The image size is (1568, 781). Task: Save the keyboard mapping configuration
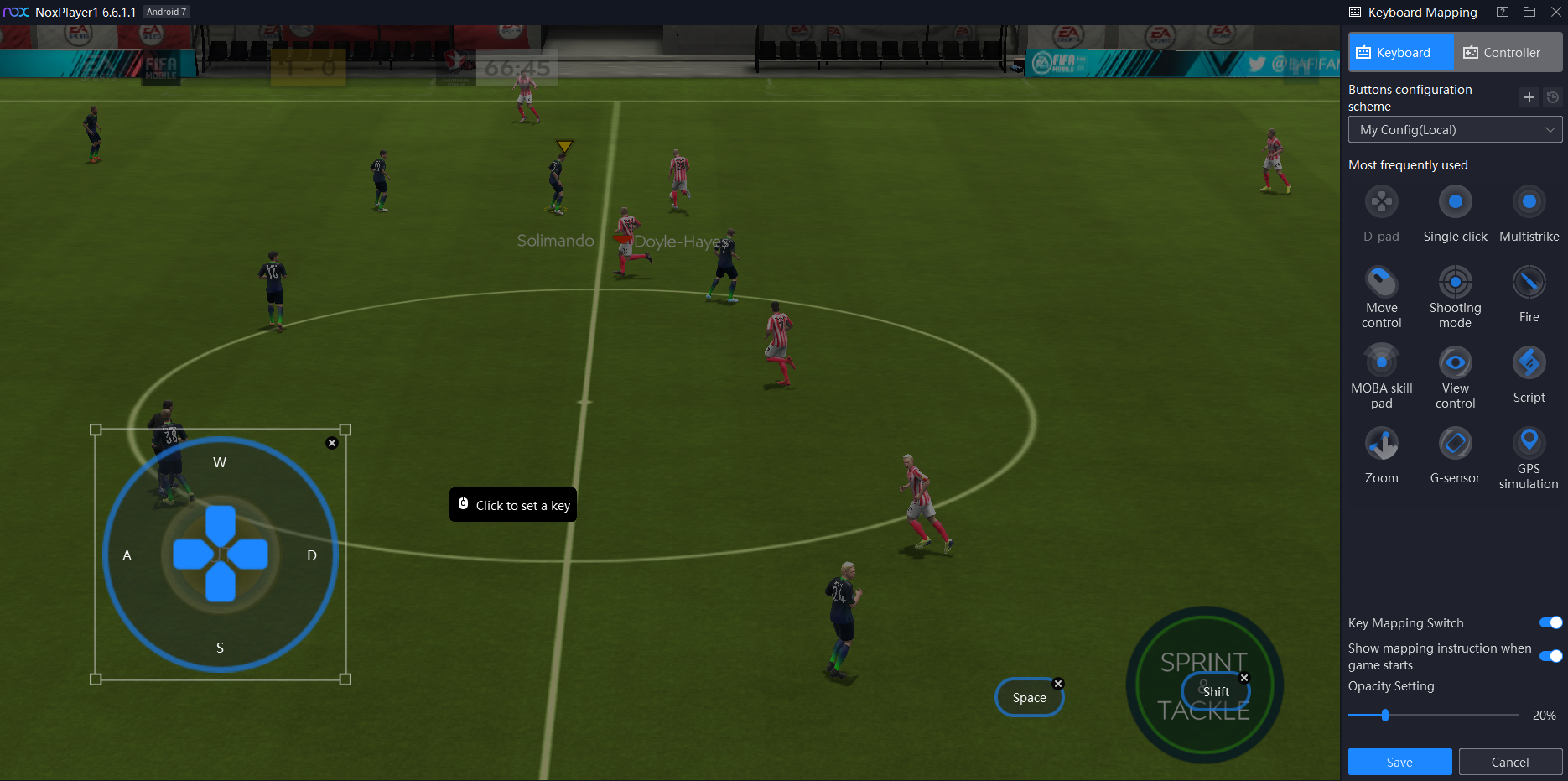[x=1399, y=762]
